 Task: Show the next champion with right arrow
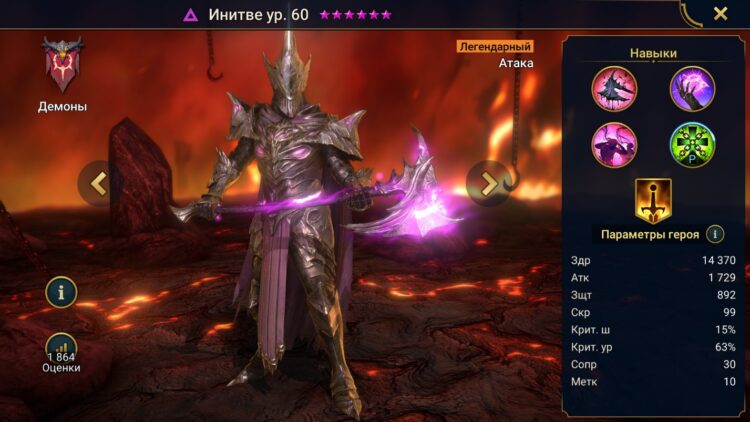click(x=489, y=182)
